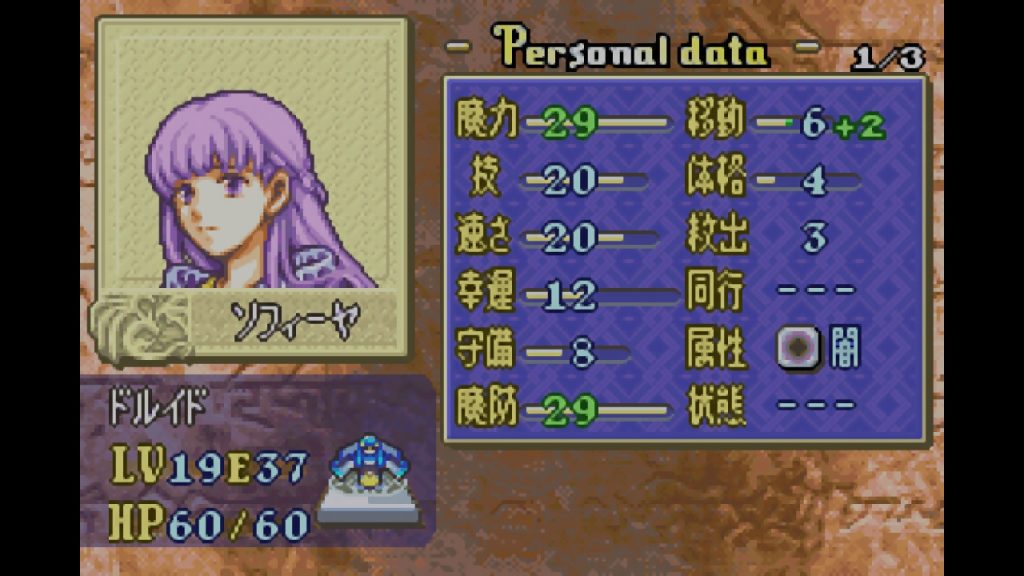Click the 1/3 page indicator

(x=886, y=58)
